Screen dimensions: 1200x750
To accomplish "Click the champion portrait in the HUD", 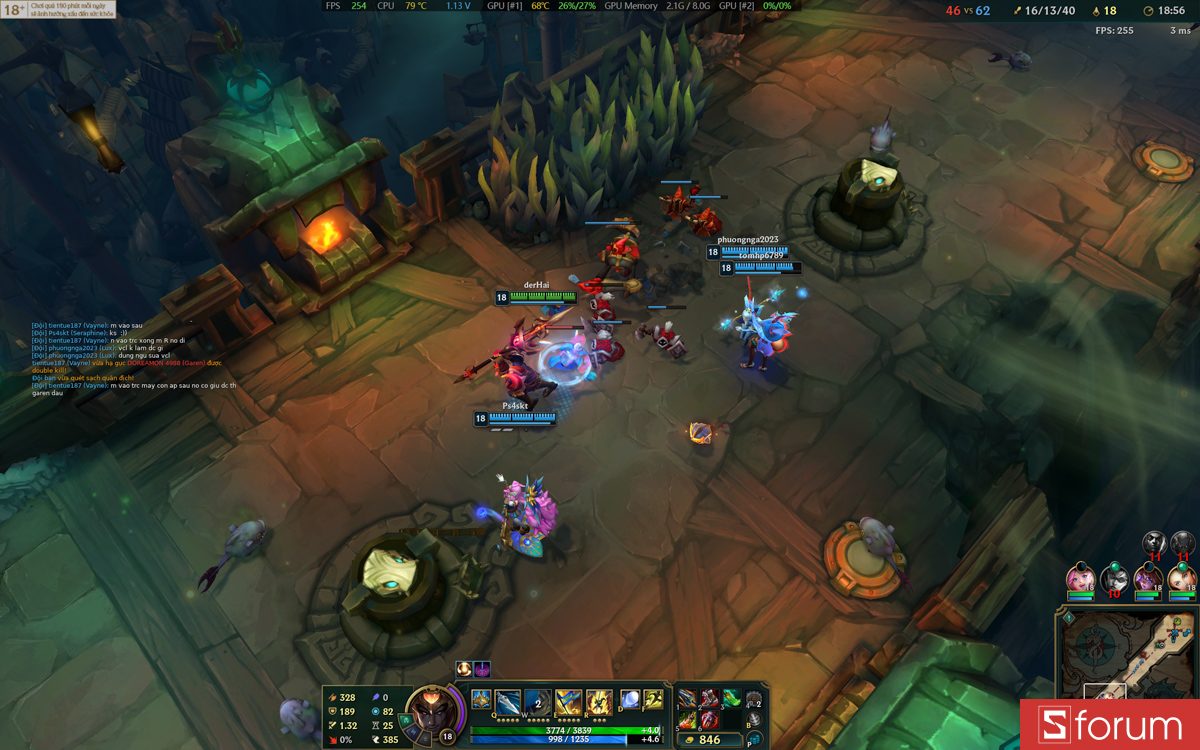I will pos(432,712).
